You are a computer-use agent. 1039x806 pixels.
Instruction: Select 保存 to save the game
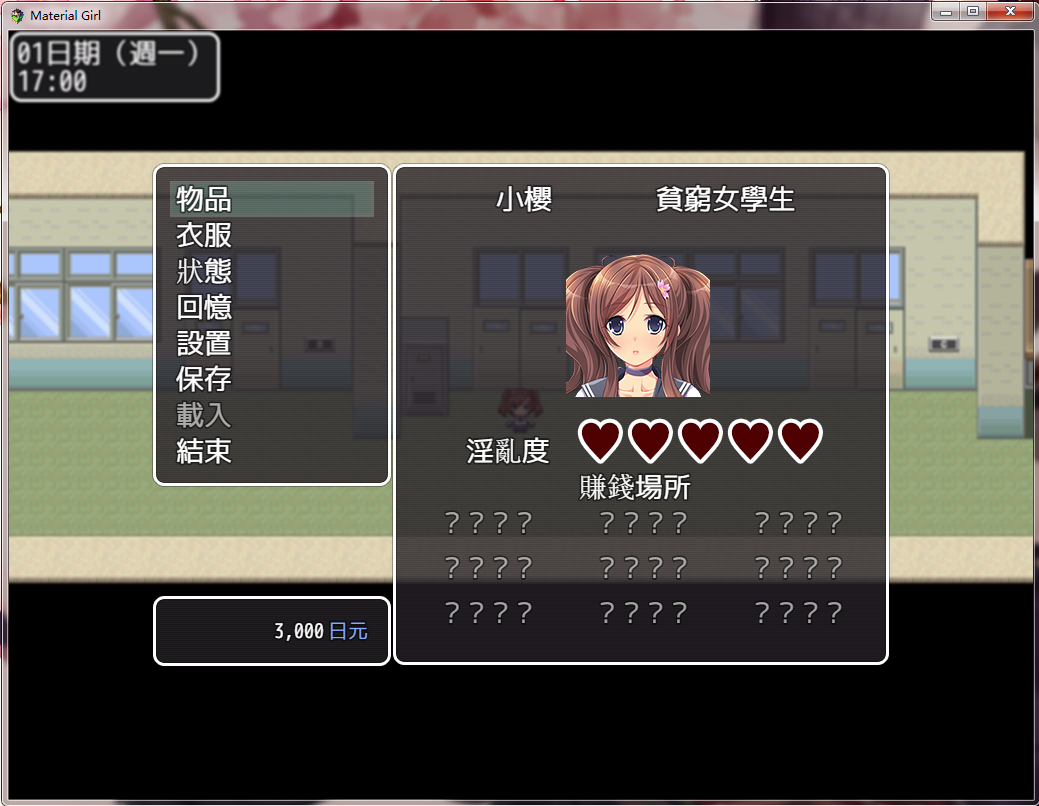204,379
